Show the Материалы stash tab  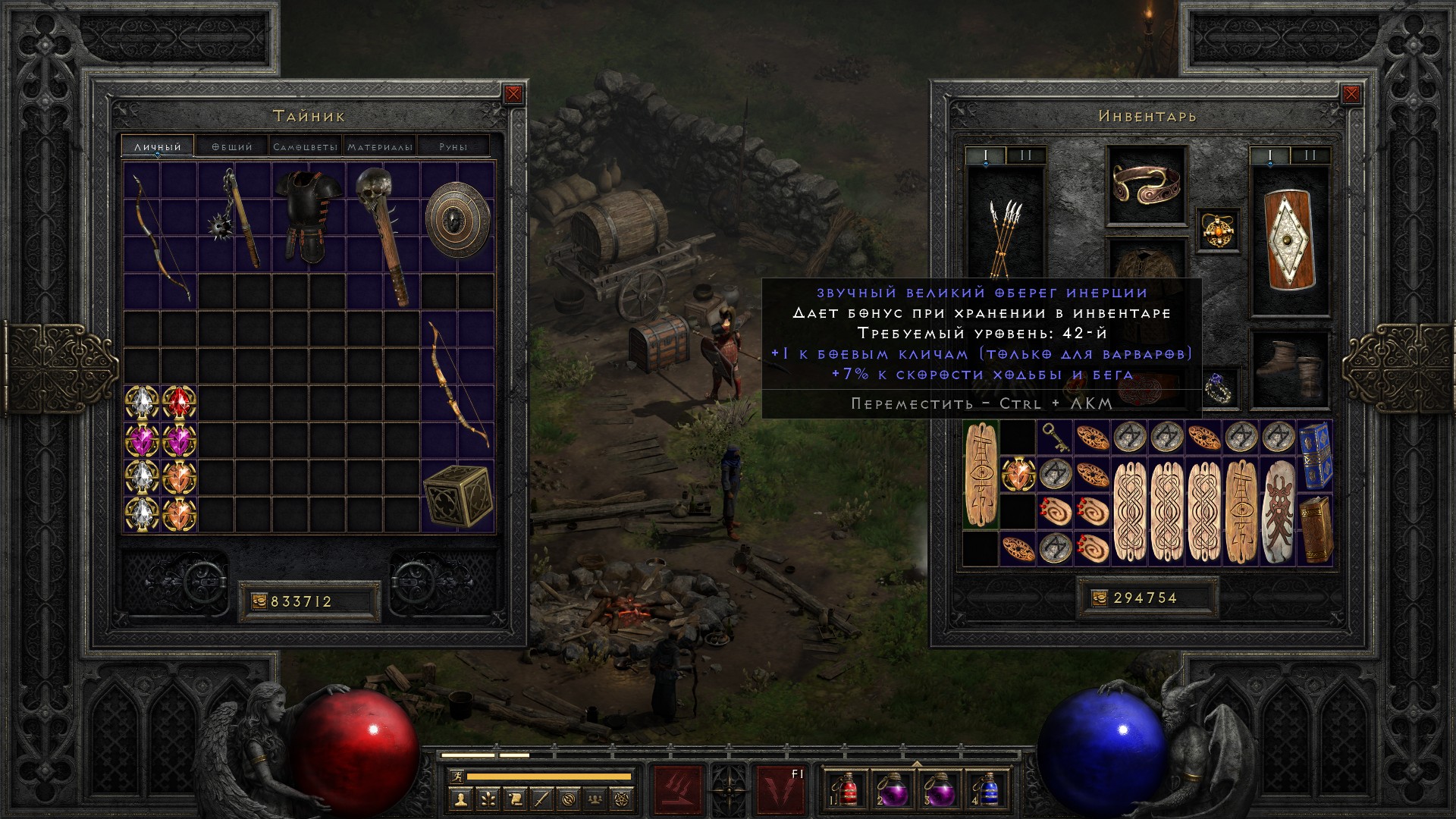(x=379, y=146)
